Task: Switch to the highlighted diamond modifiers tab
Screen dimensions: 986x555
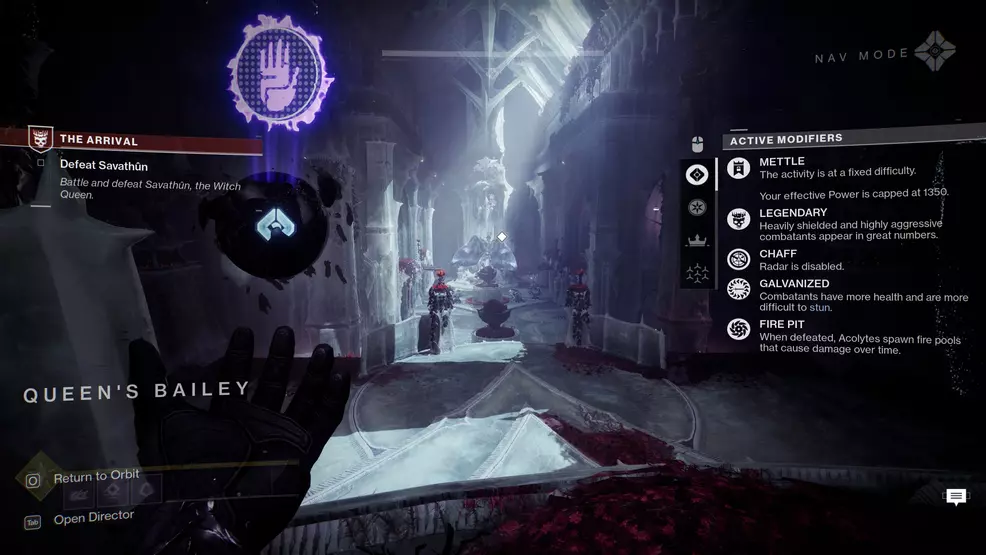Action: 697,175
